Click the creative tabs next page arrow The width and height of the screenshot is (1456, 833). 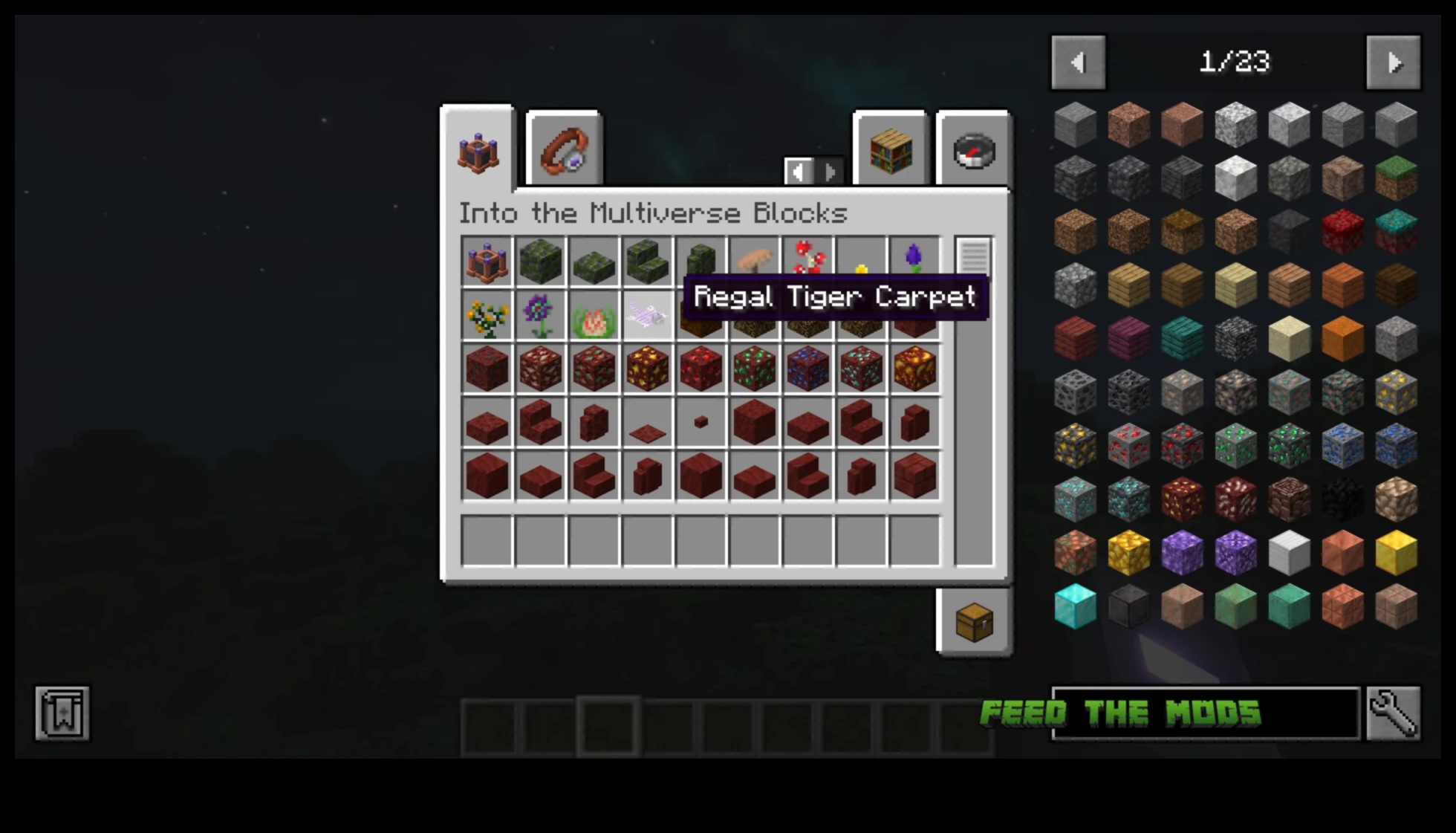pos(831,172)
